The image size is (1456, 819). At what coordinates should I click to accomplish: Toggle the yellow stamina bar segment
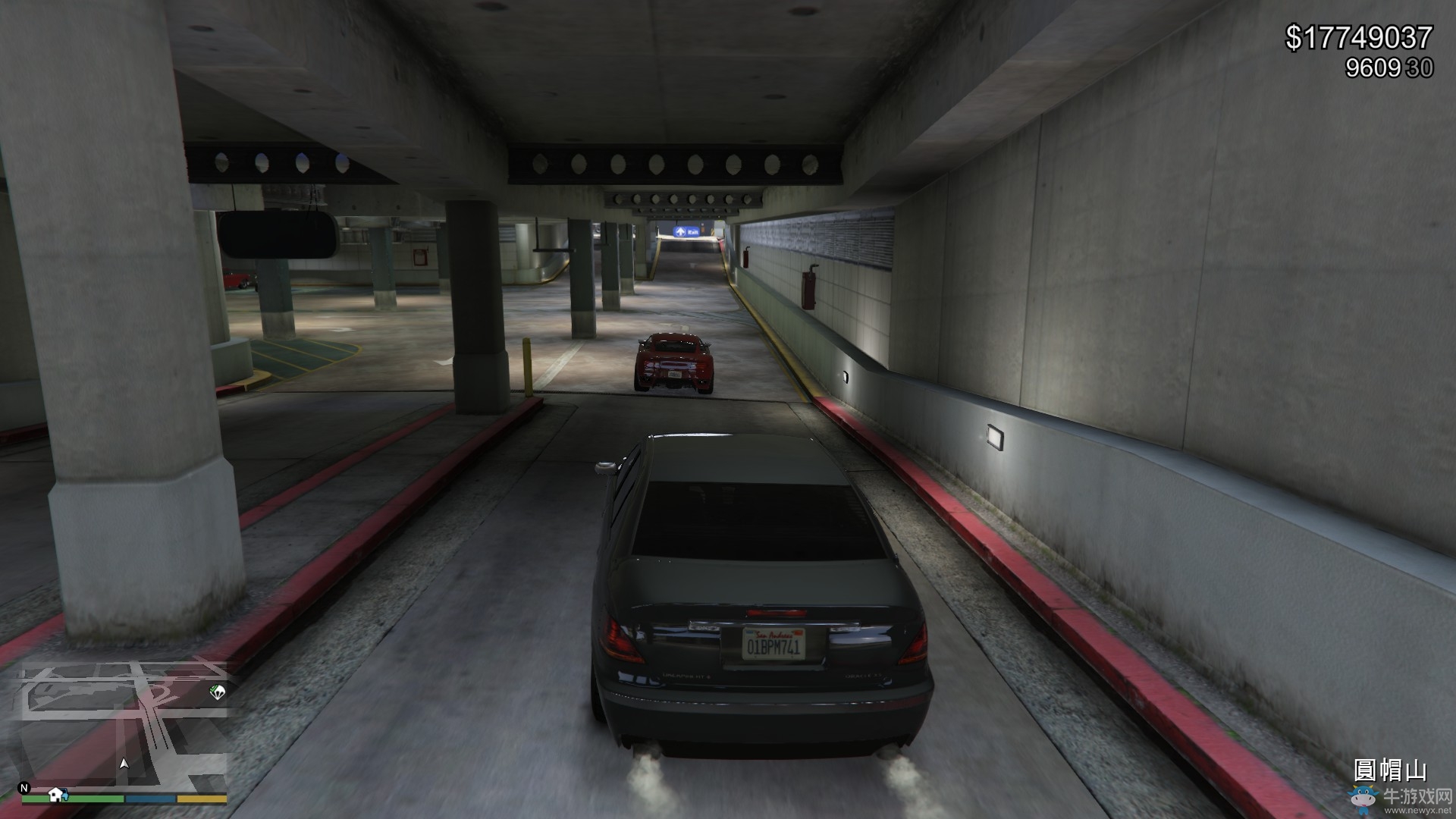[x=201, y=799]
